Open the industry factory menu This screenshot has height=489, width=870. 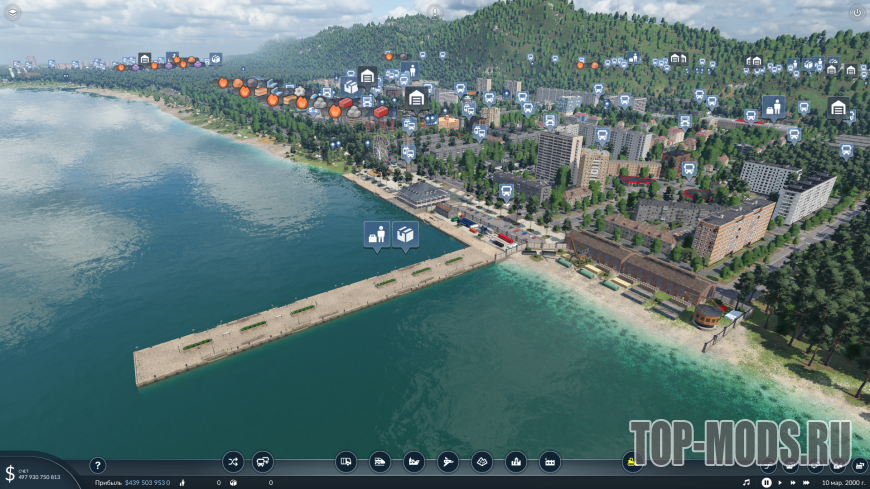tap(550, 461)
